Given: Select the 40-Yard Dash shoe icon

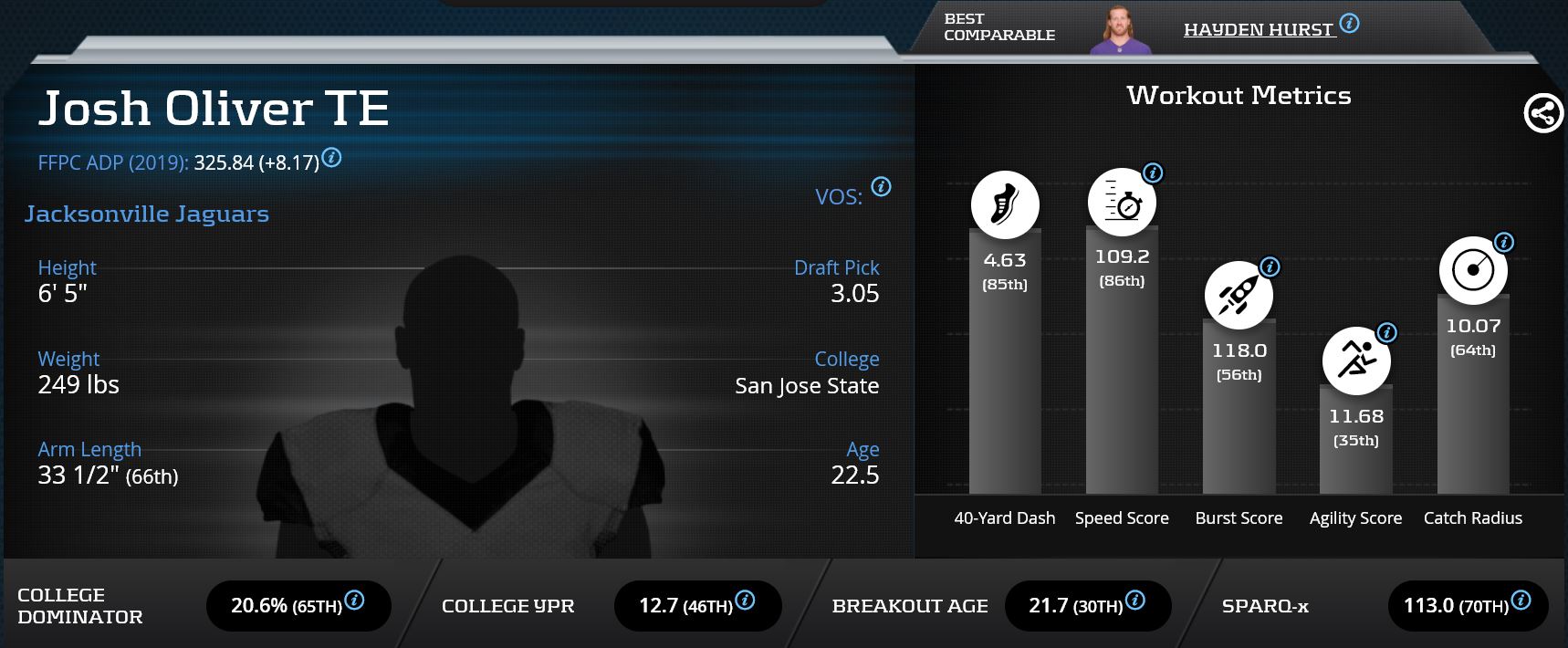Looking at the screenshot, I should click(x=1005, y=204).
